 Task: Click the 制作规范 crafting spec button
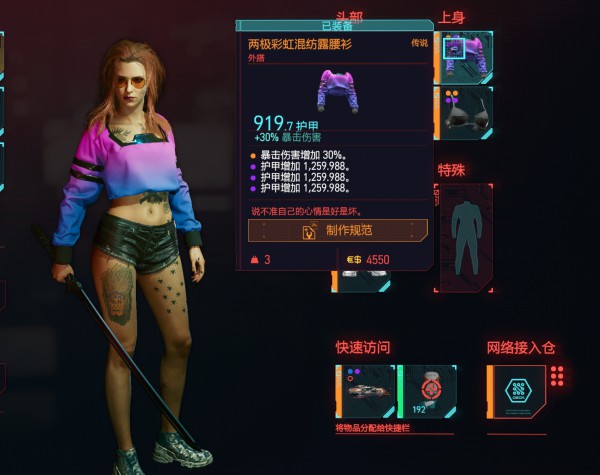pos(338,230)
